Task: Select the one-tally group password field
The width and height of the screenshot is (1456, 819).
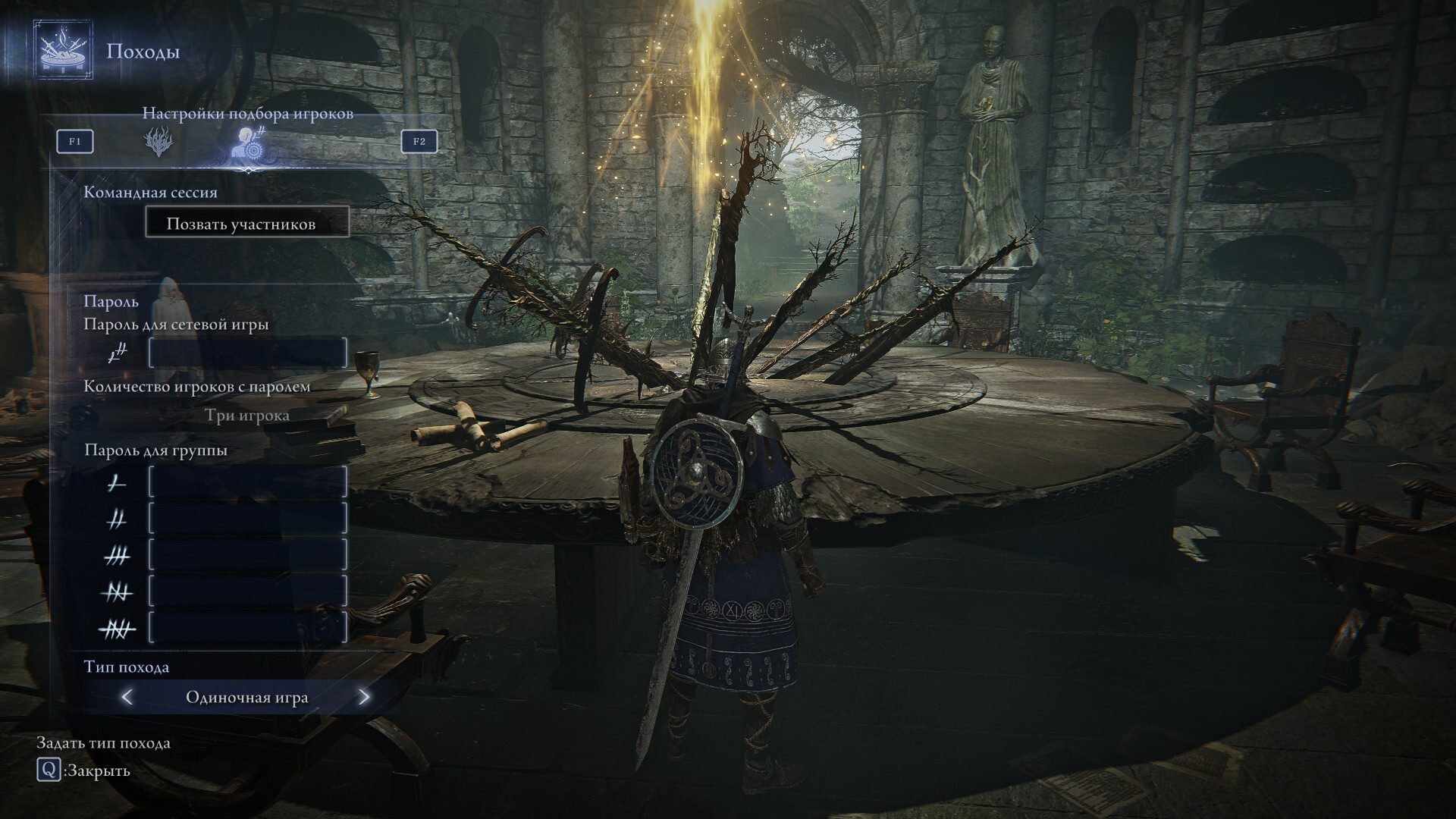Action: click(248, 482)
